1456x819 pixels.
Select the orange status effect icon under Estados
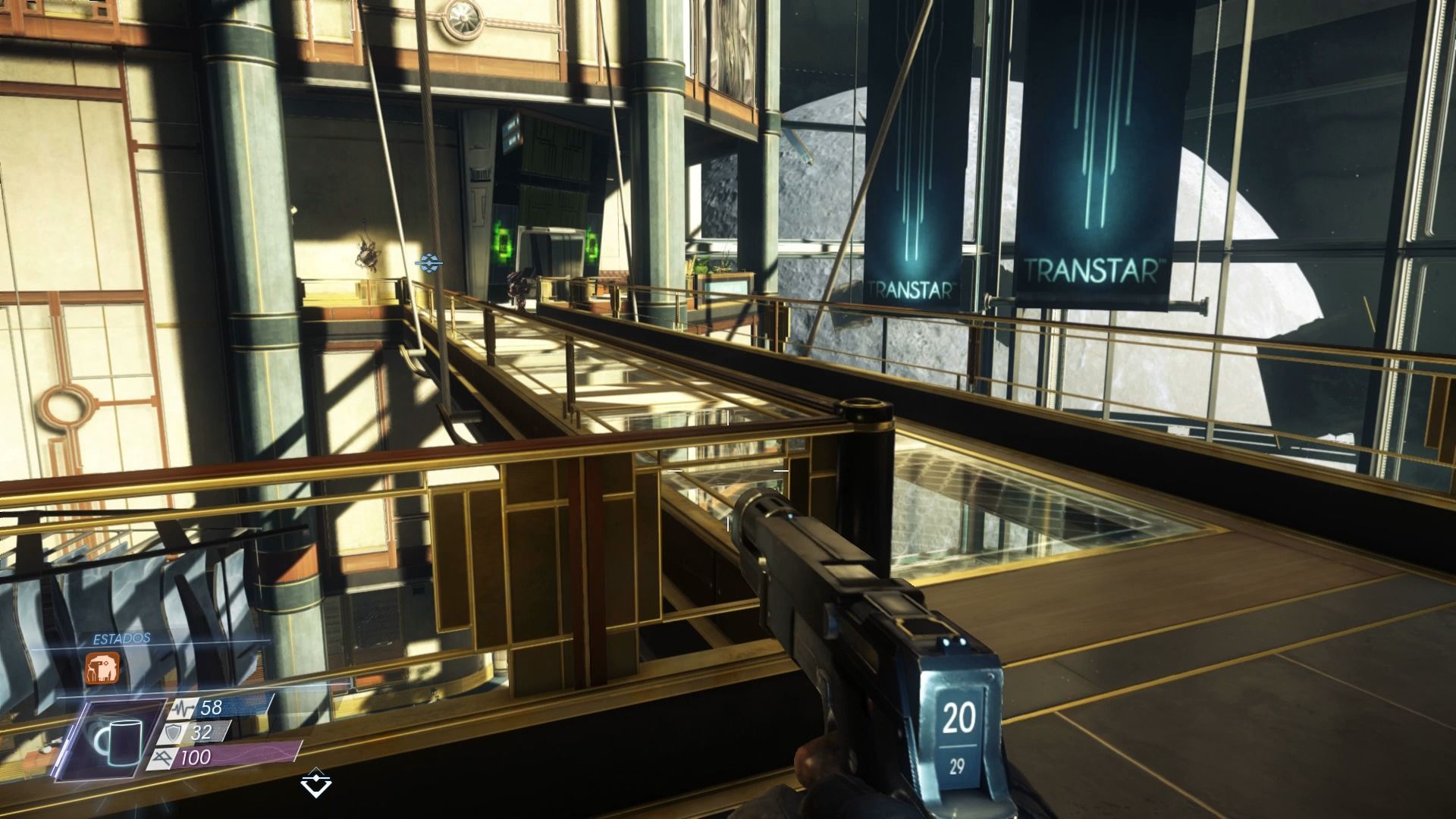point(102,668)
